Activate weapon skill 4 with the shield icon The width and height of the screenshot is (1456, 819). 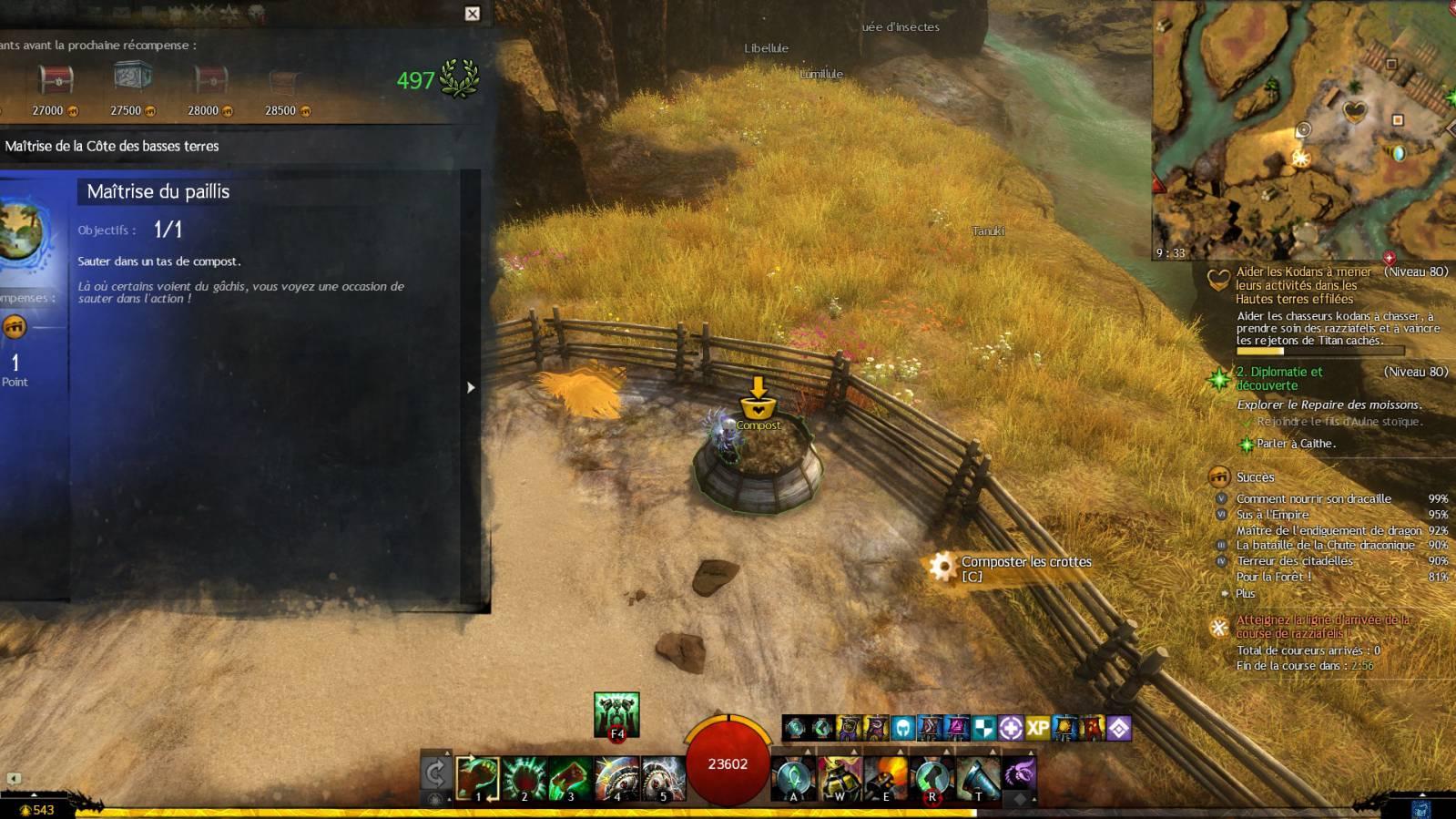[x=617, y=779]
